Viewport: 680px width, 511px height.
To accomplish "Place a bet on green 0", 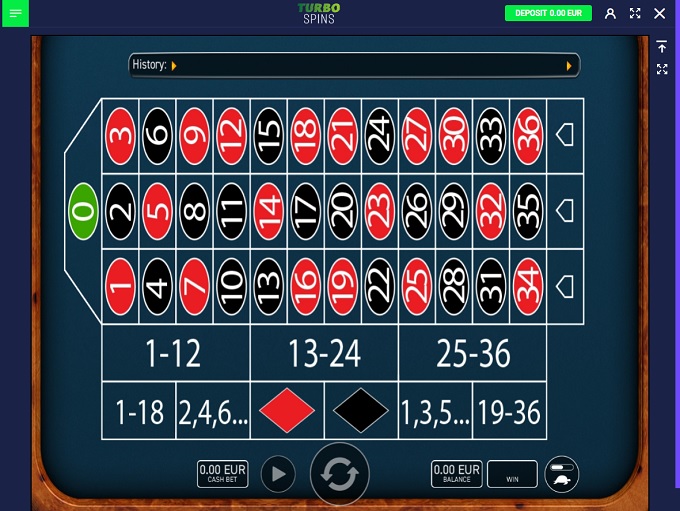I will point(82,211).
